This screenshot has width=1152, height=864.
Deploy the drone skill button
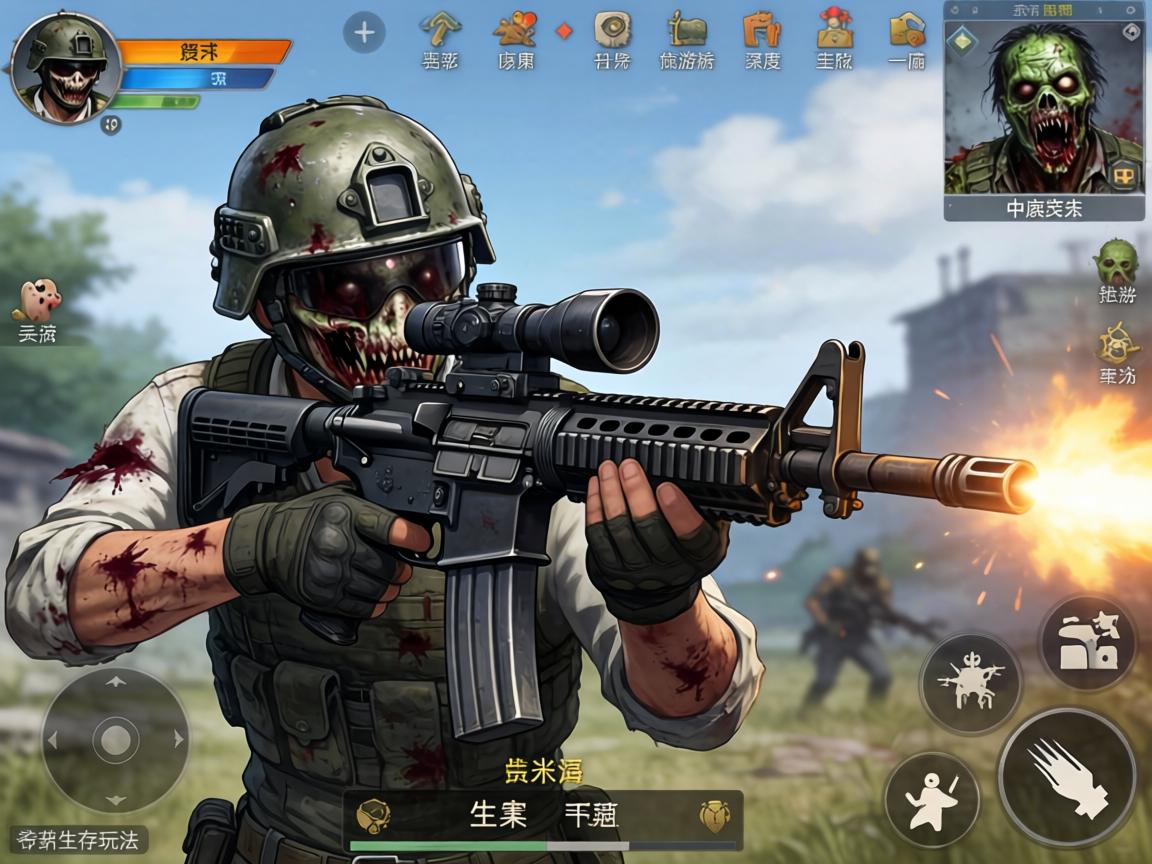point(970,683)
